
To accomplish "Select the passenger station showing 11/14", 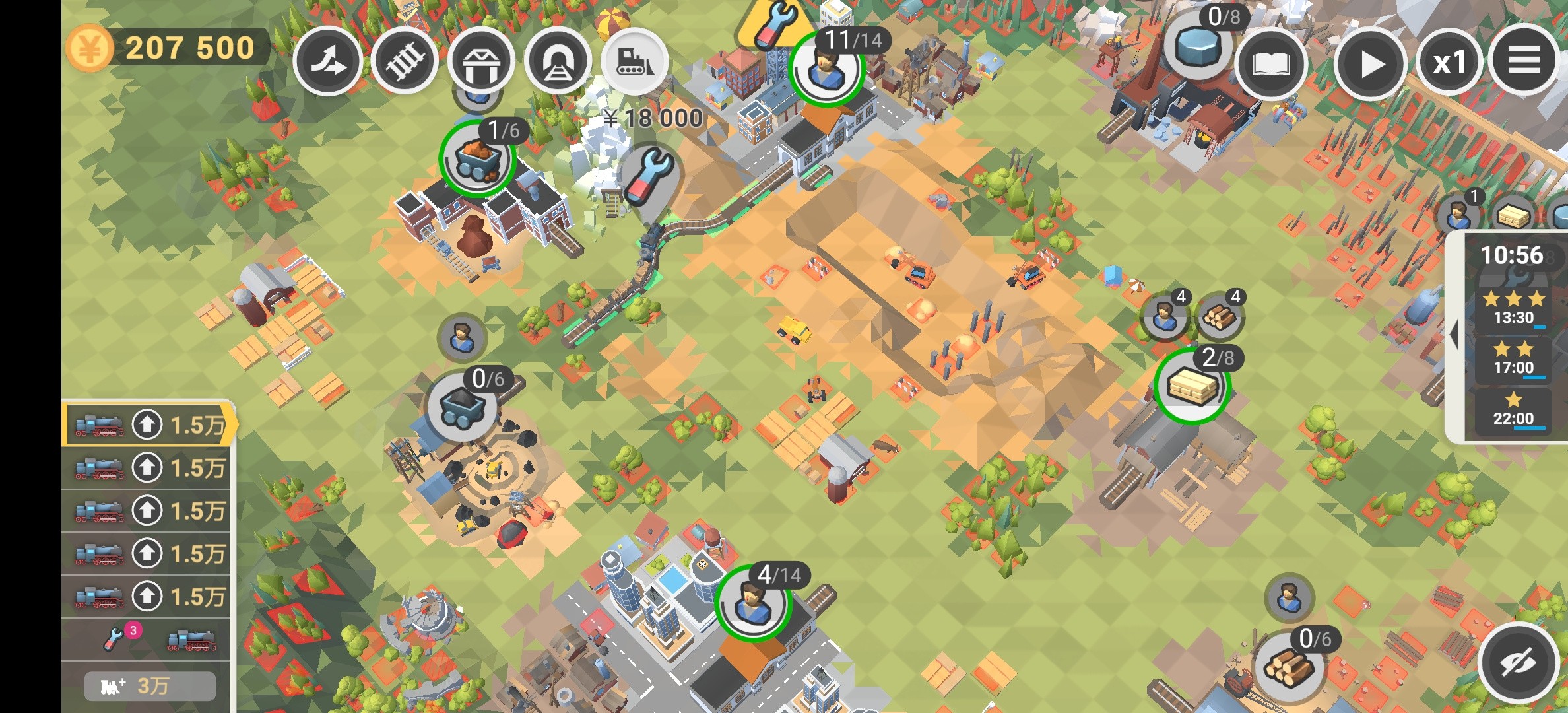I will (x=826, y=69).
